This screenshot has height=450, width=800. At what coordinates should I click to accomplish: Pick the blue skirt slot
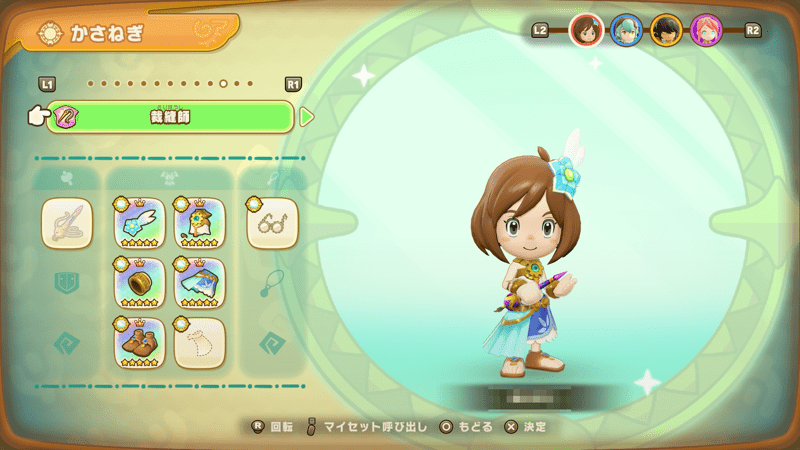(x=200, y=283)
